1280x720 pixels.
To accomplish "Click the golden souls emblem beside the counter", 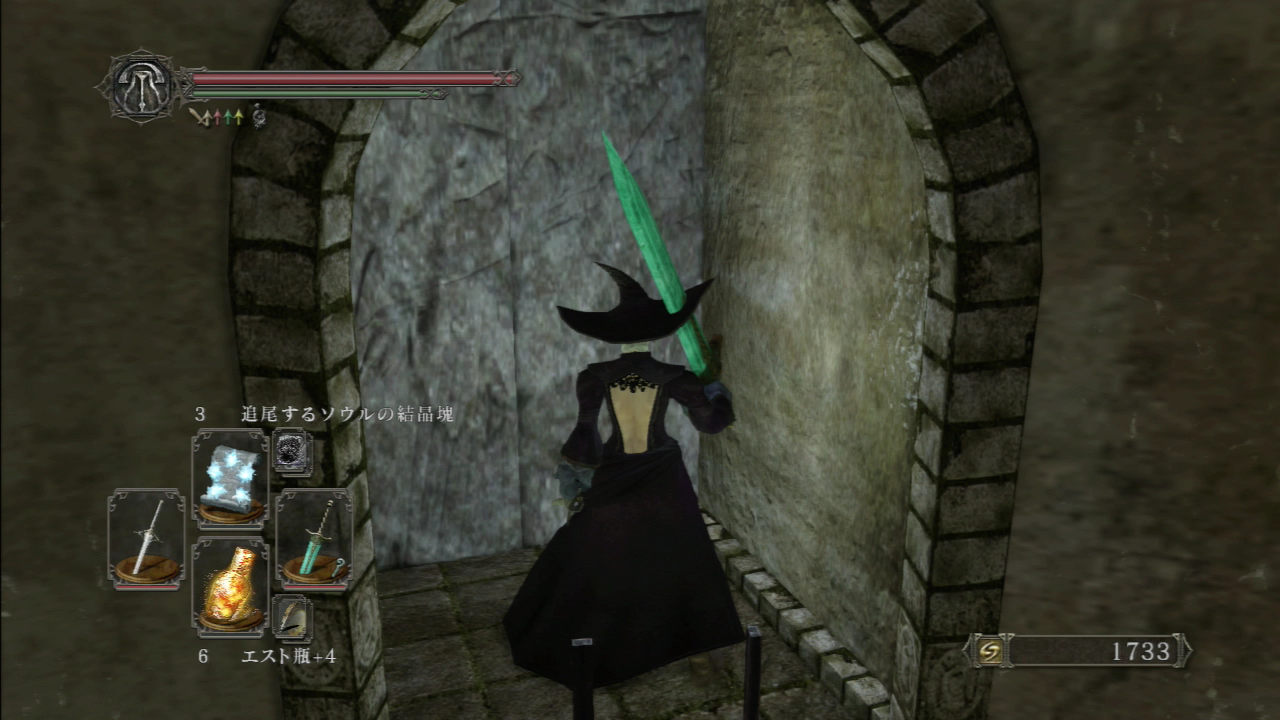I will [989, 650].
